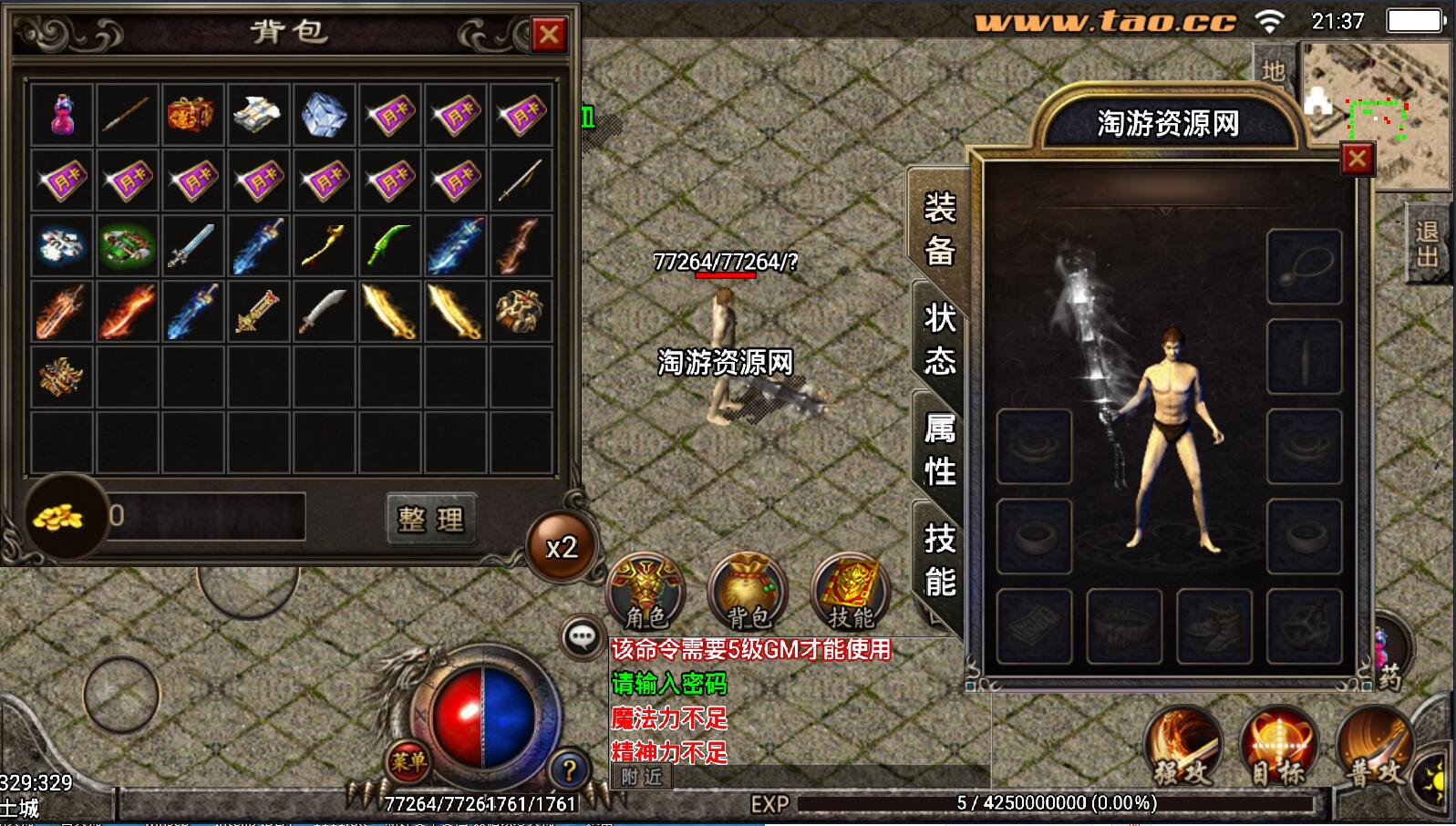Open the chat bubble icon

point(582,636)
